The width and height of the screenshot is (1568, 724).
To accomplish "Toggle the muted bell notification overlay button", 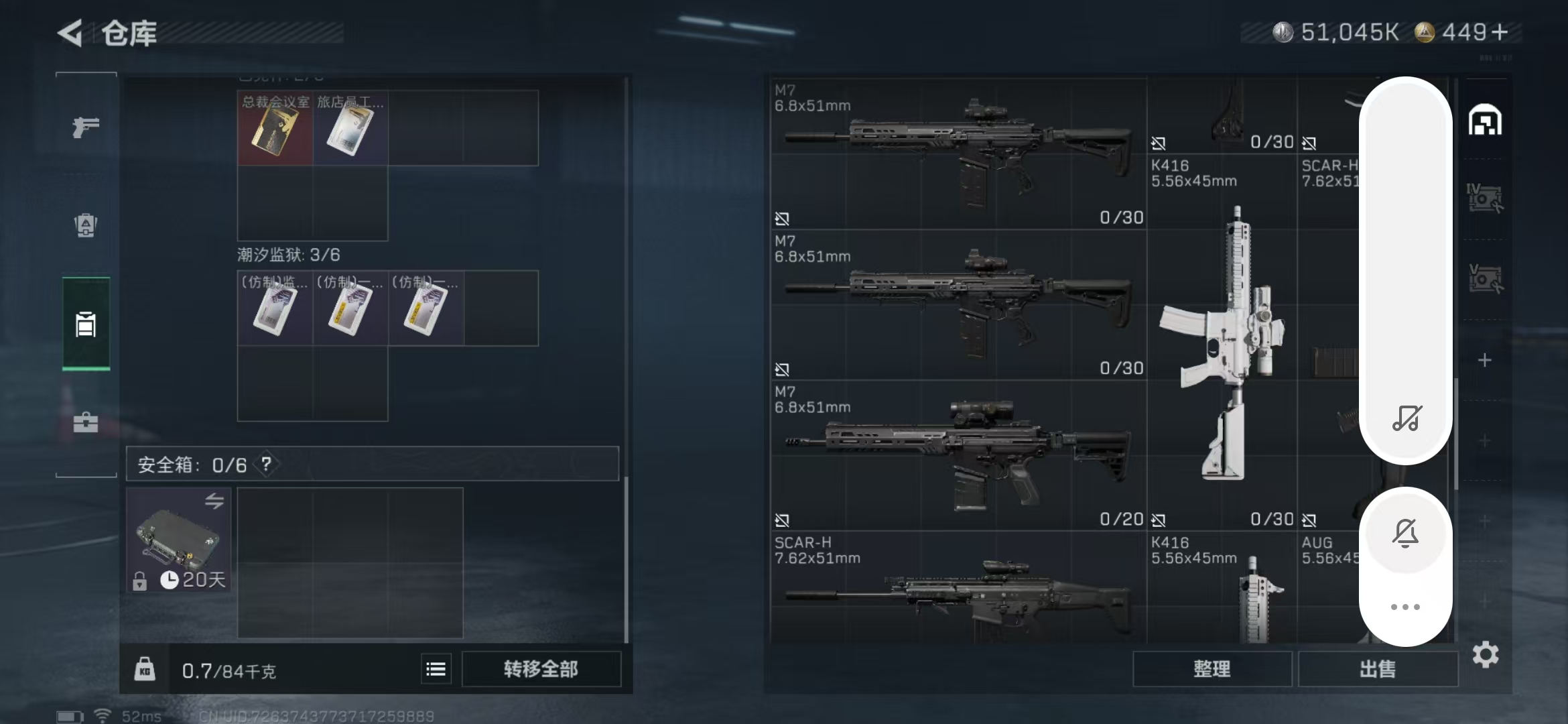I will 1405,534.
